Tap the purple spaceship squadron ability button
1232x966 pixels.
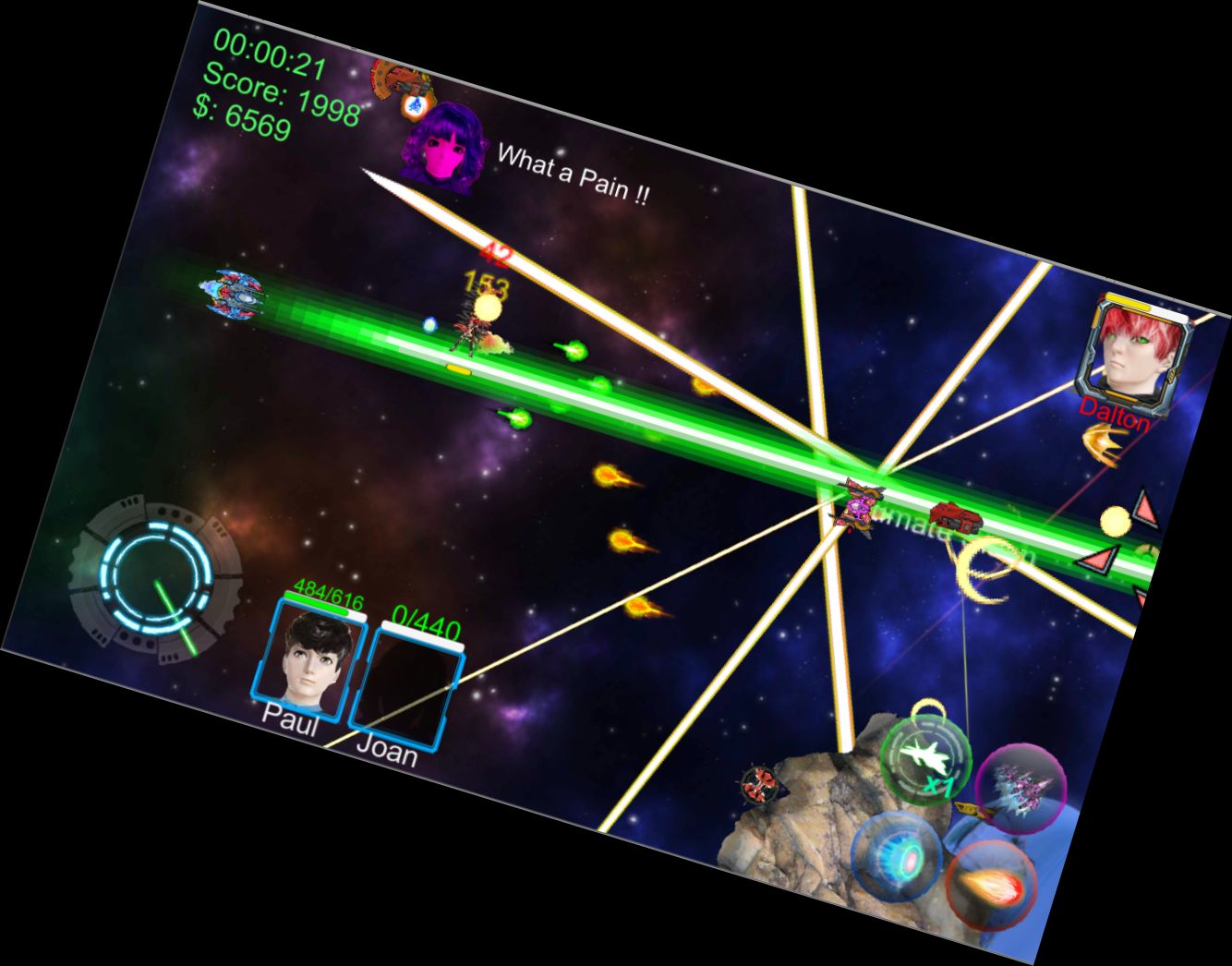click(x=1021, y=790)
